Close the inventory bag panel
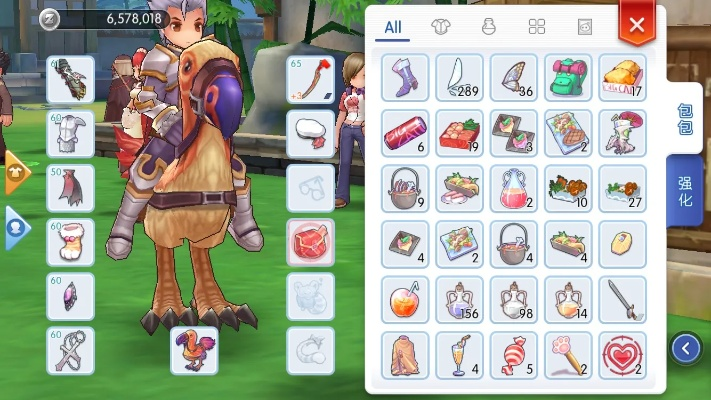The width and height of the screenshot is (711, 400). point(636,24)
